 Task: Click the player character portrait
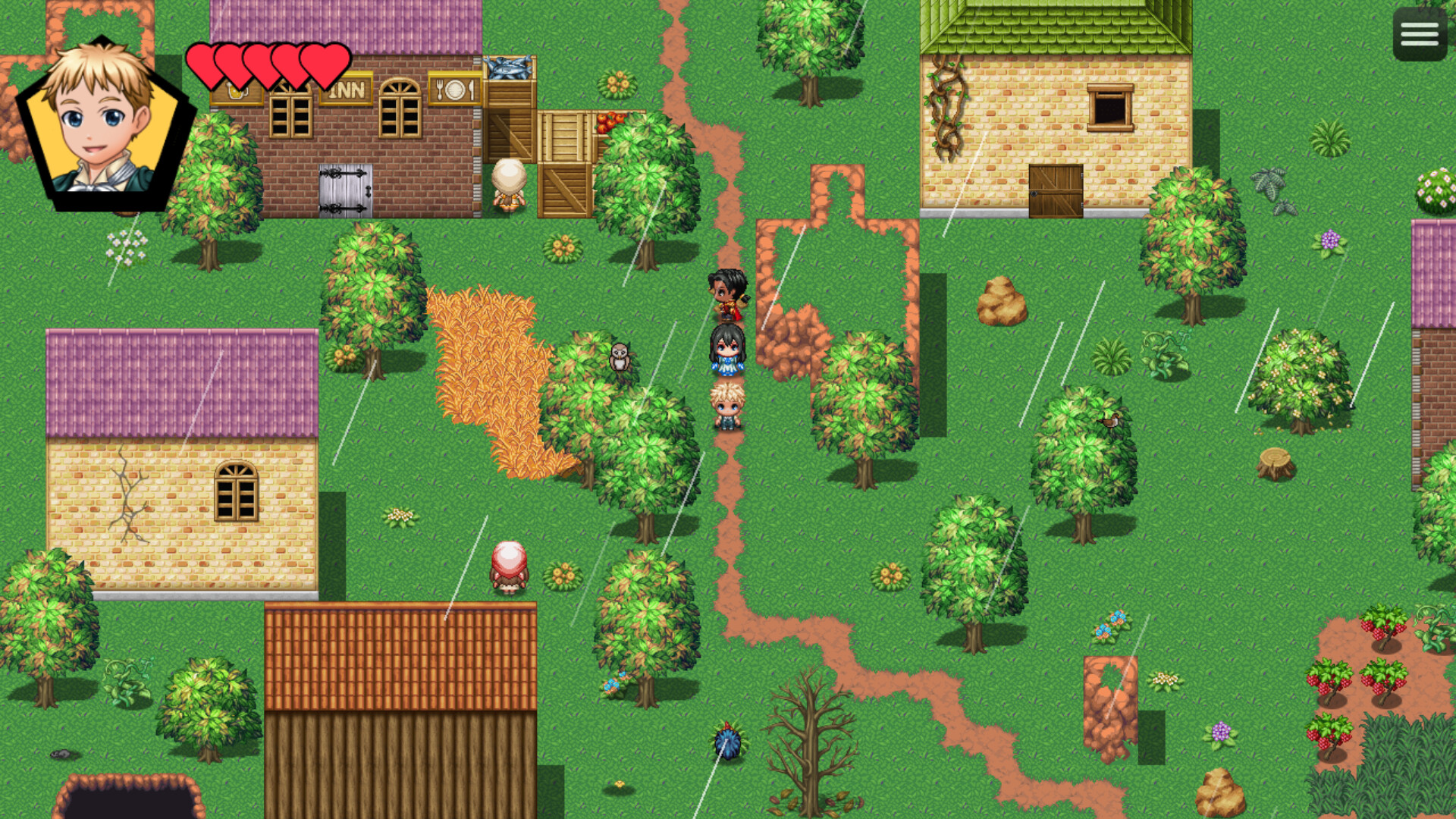tap(102, 121)
